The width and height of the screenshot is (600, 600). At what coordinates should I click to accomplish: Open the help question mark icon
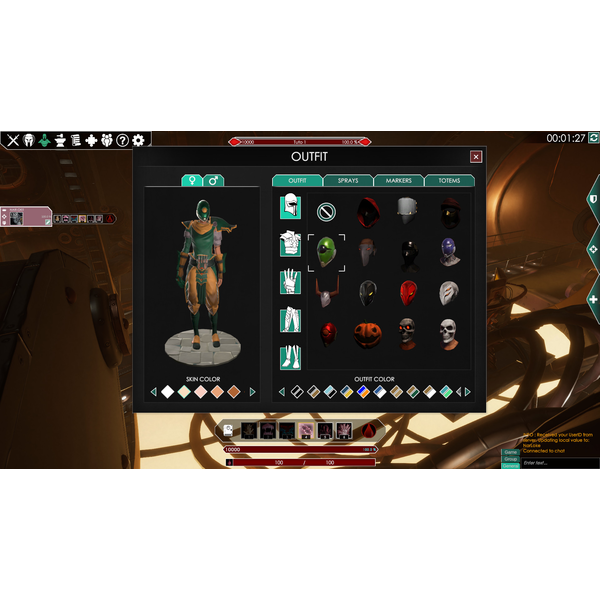[122, 141]
